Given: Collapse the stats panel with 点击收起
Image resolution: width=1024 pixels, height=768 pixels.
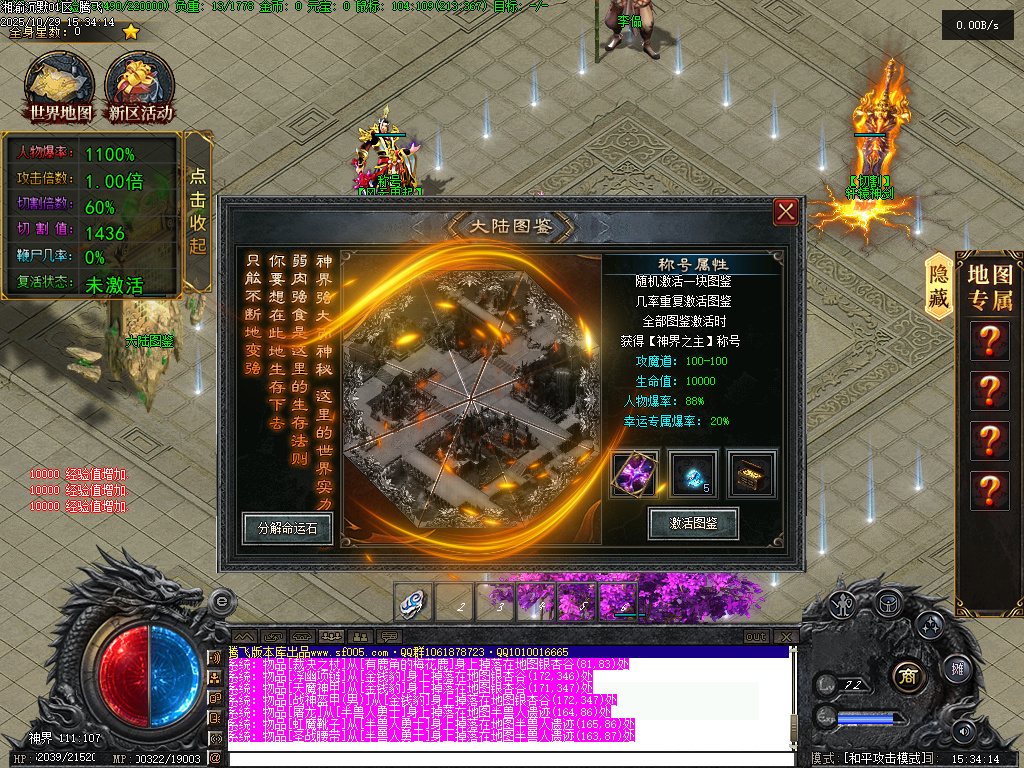Looking at the screenshot, I should (198, 211).
